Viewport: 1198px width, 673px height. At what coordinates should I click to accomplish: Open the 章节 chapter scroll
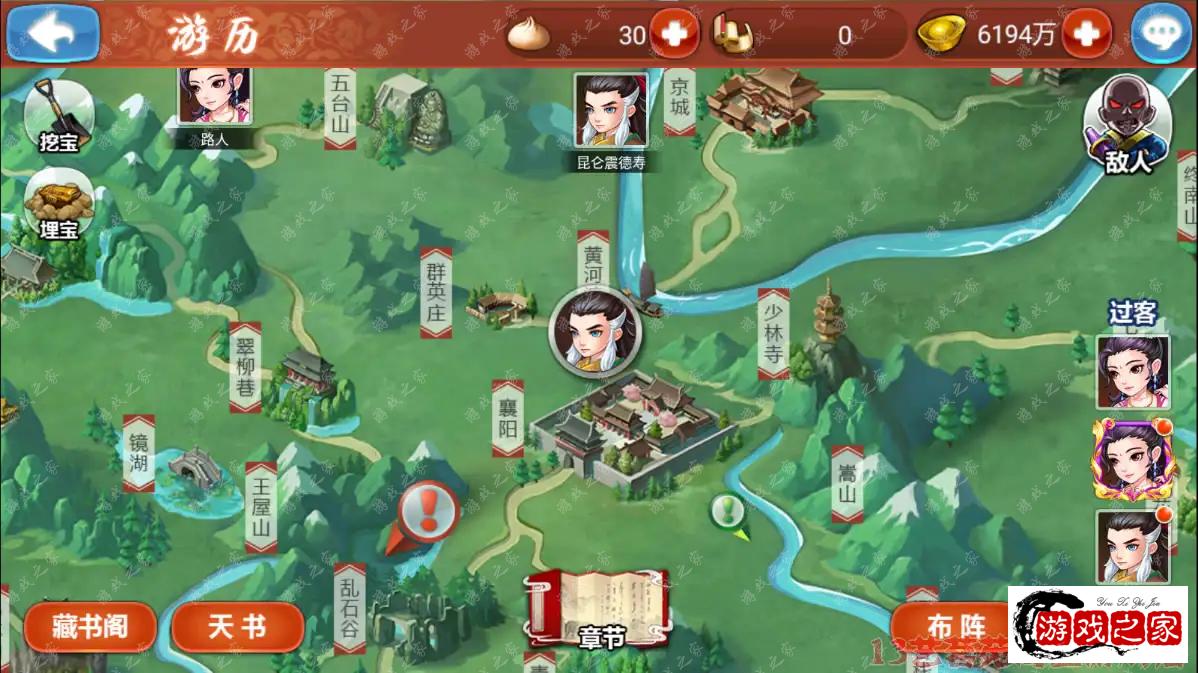pos(600,607)
